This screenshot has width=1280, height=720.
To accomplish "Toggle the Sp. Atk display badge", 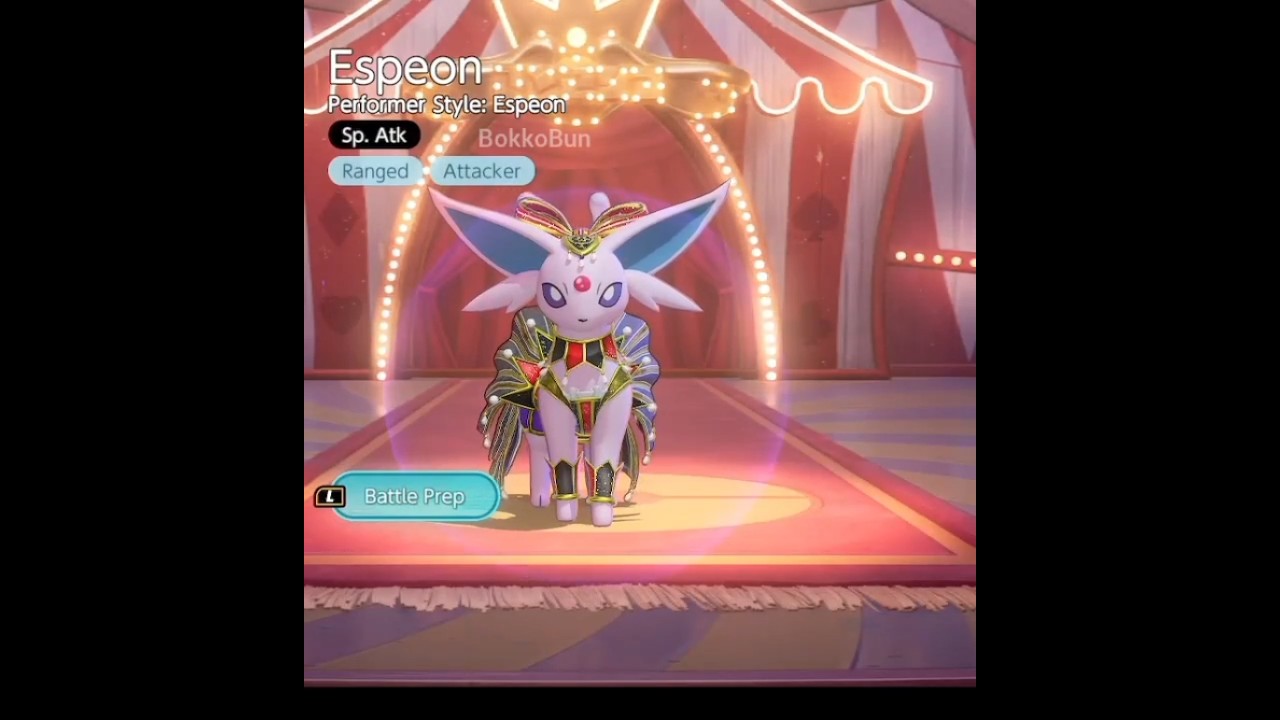I will 374,135.
